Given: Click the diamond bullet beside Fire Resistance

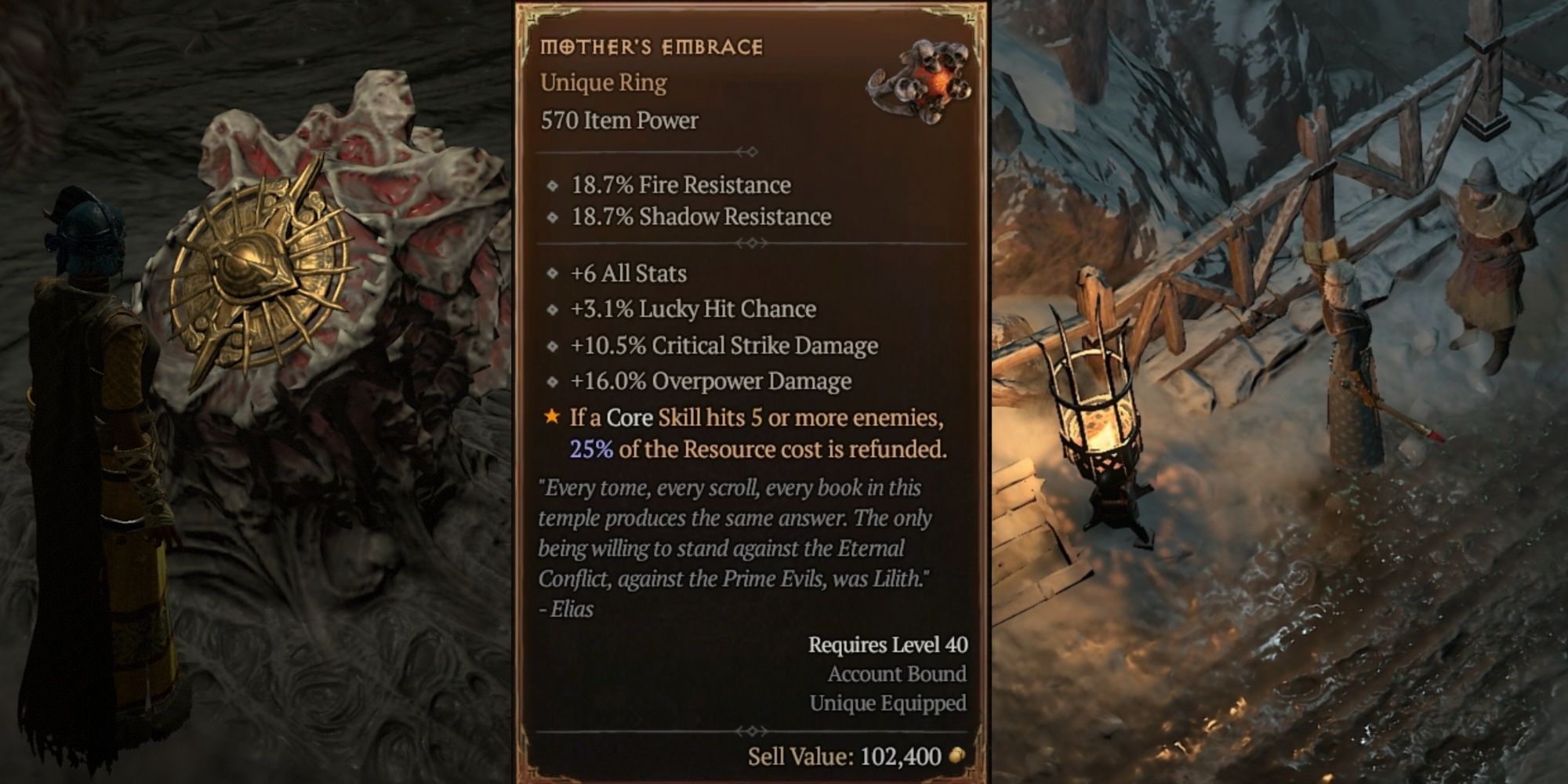Looking at the screenshot, I should [x=551, y=185].
